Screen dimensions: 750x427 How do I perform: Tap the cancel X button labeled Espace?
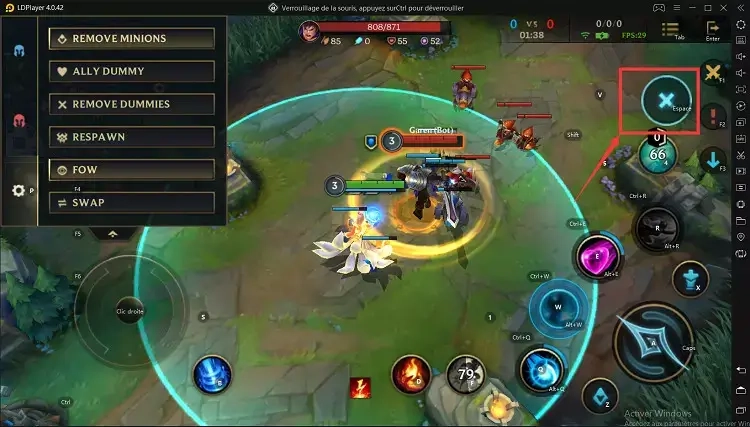pyautogui.click(x=662, y=100)
